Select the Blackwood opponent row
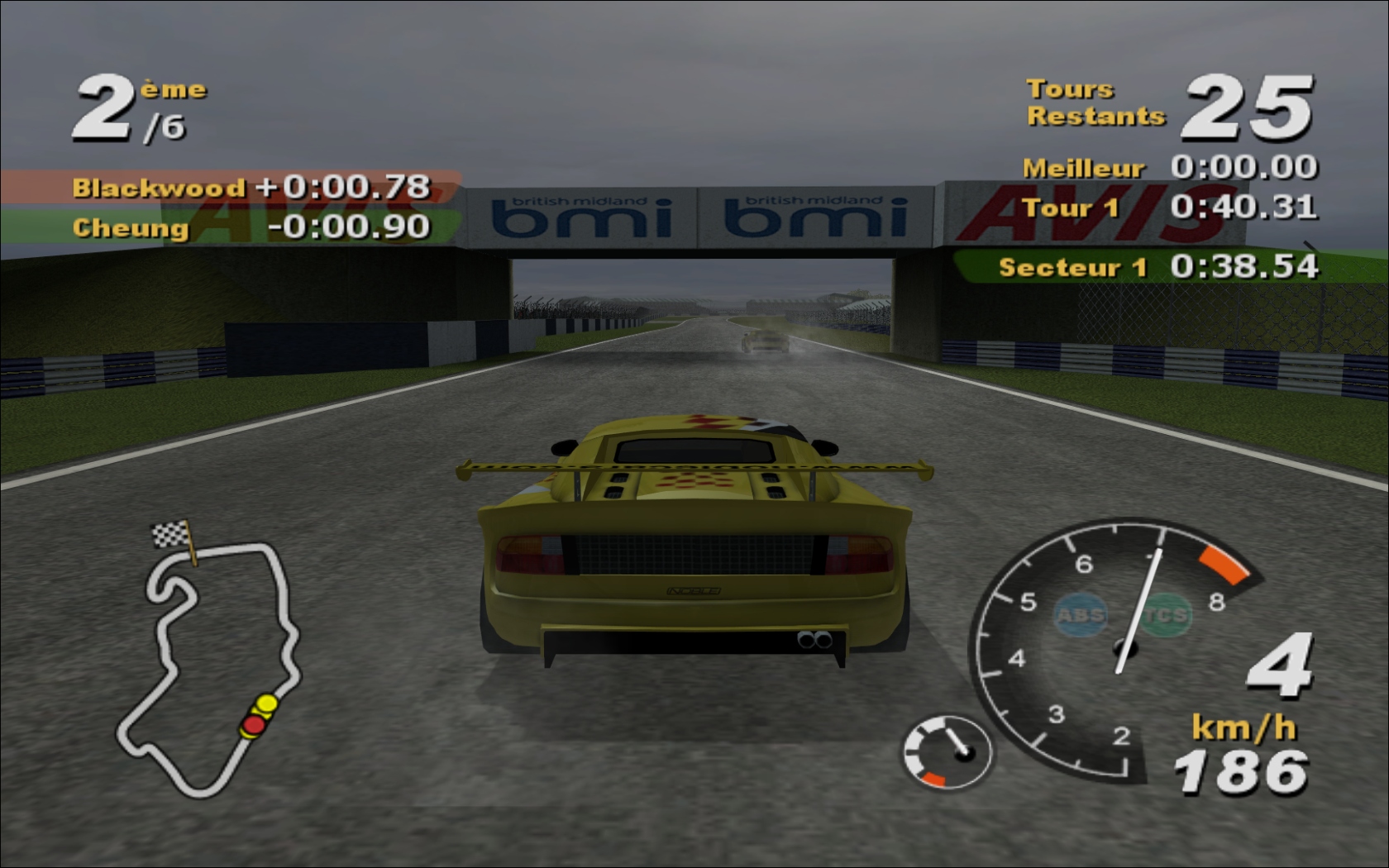The image size is (1389, 868). tap(231, 187)
